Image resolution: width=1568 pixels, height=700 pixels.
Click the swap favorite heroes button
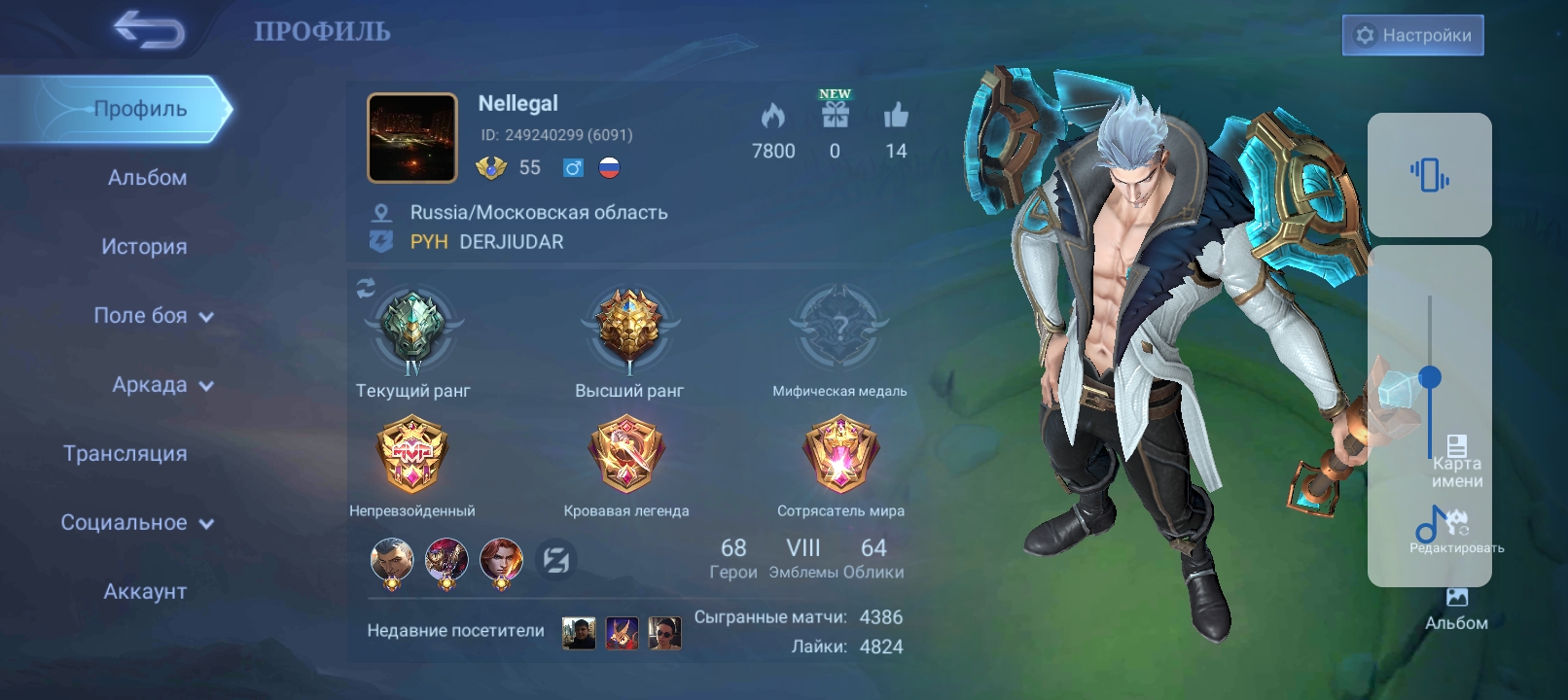pyautogui.click(x=556, y=560)
